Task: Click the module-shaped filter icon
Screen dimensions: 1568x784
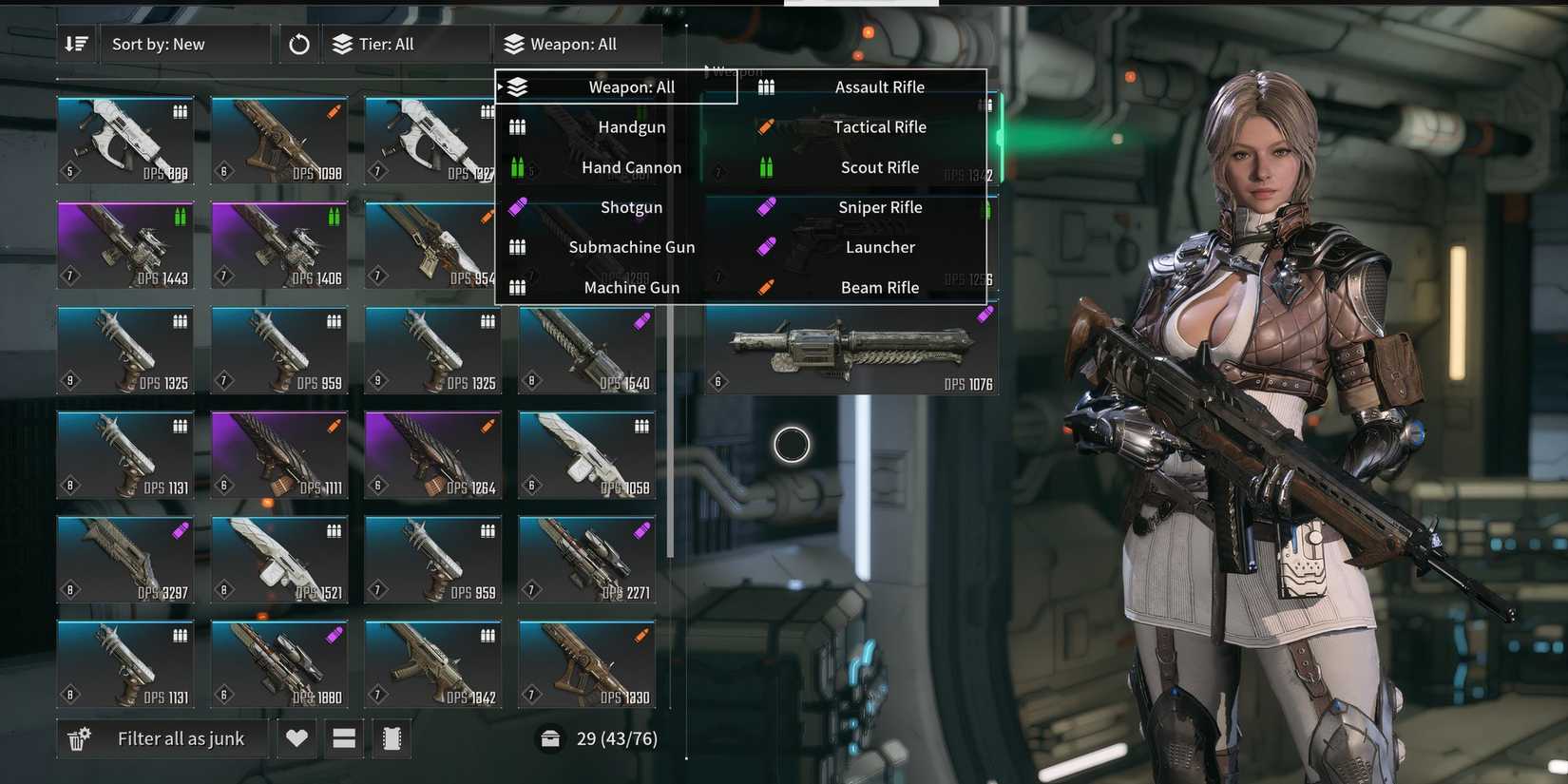Action: click(x=391, y=737)
